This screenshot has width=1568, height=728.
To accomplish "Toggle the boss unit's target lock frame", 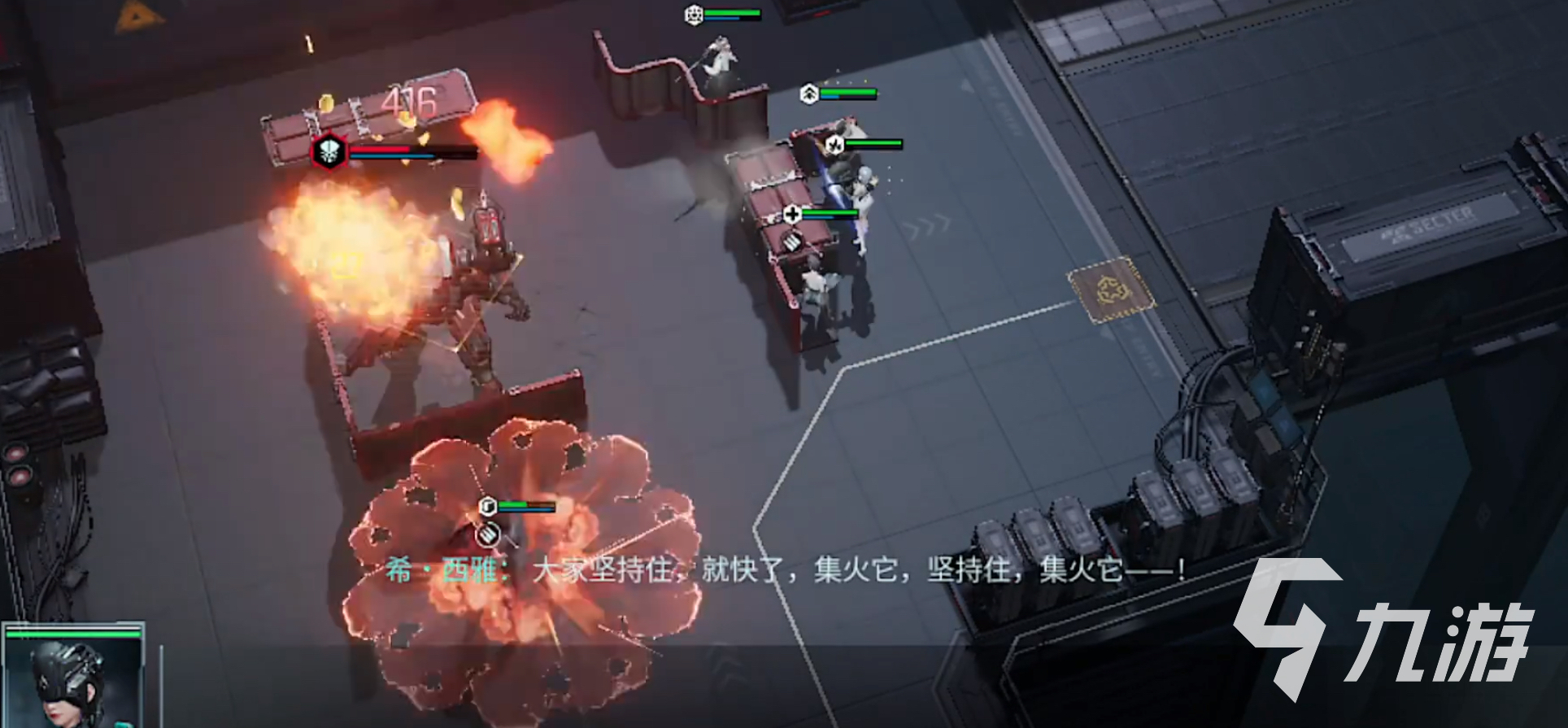I will click(329, 150).
